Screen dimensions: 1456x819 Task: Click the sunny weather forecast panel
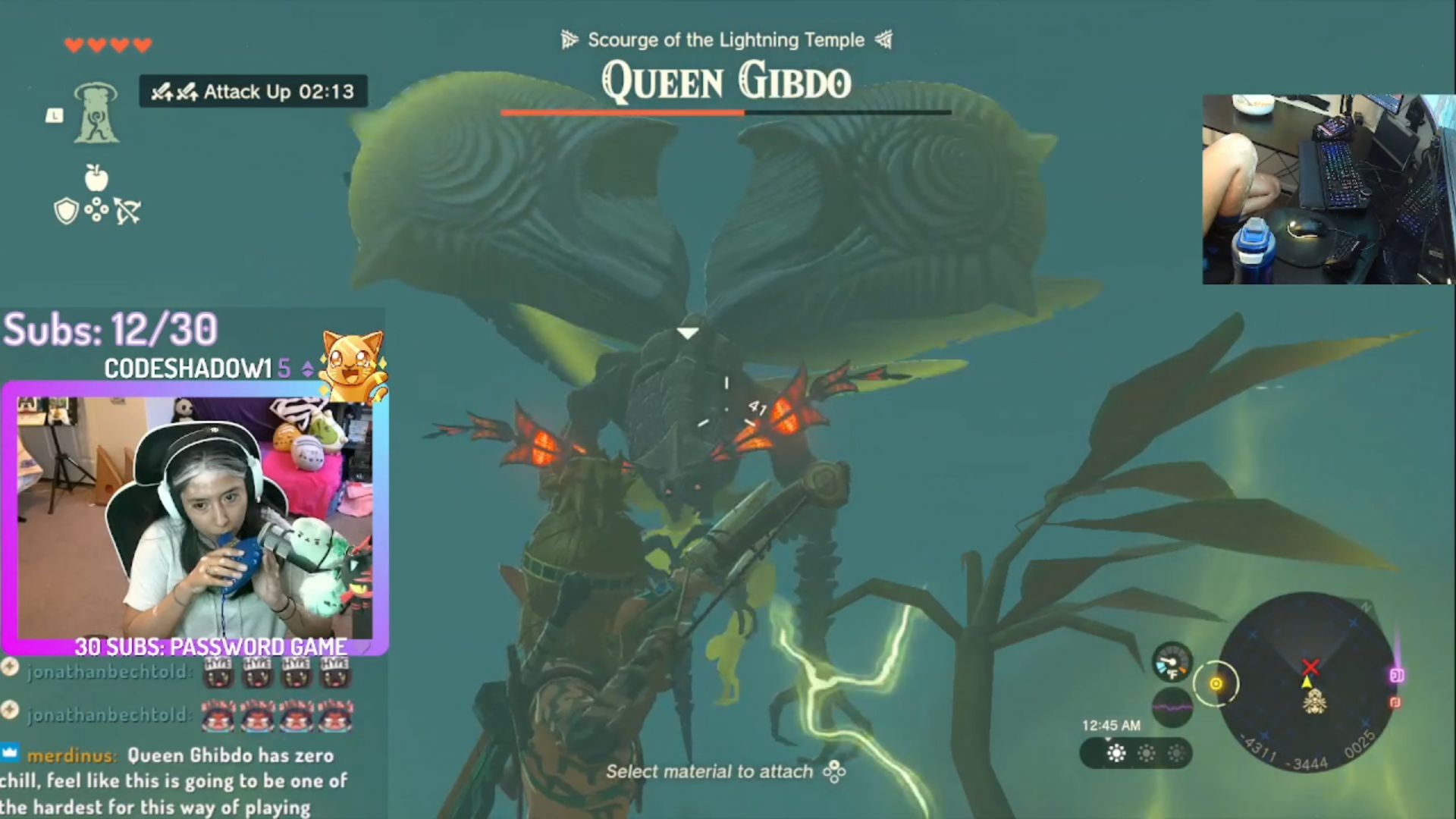click(x=1136, y=753)
